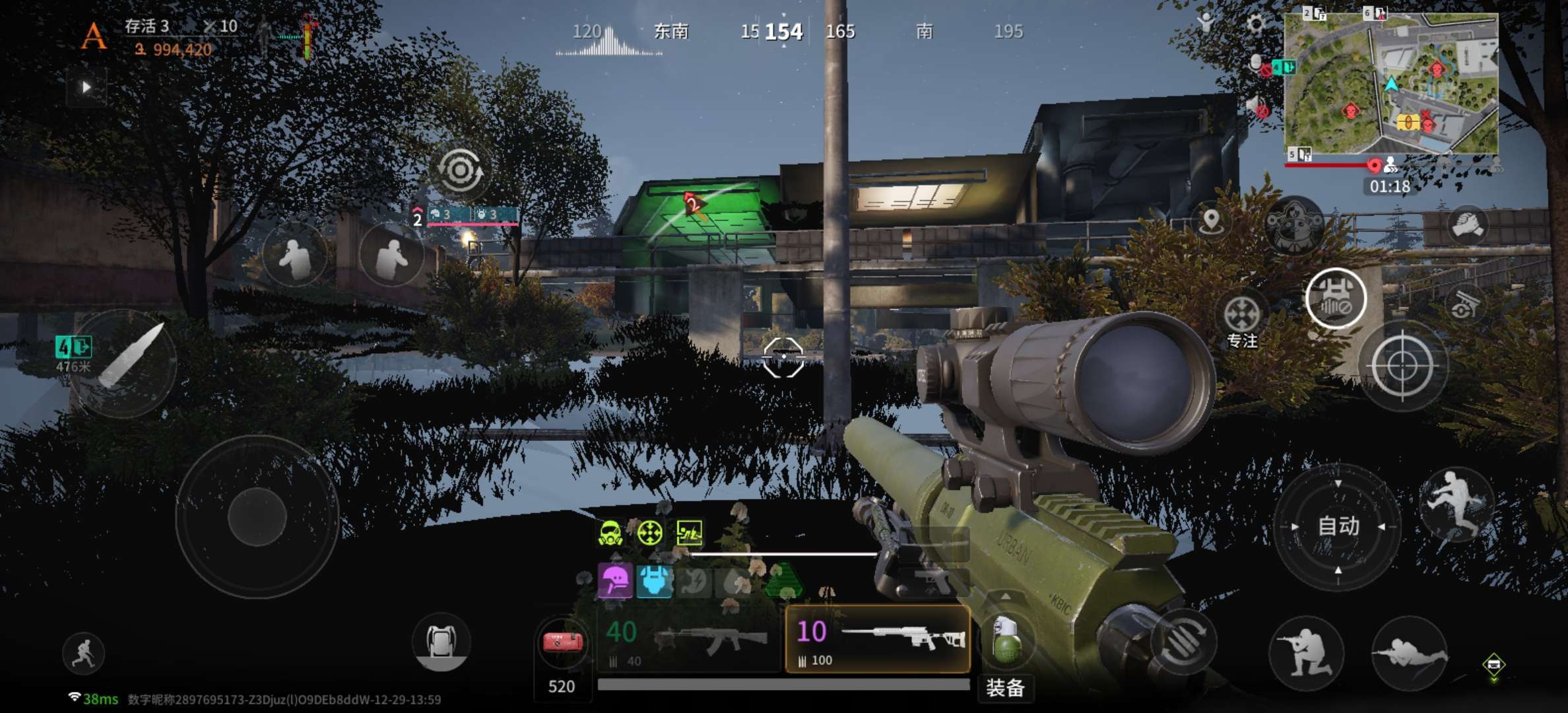Image resolution: width=1568 pixels, height=713 pixels.
Task: Open the settings gear icon
Action: pos(1256,25)
